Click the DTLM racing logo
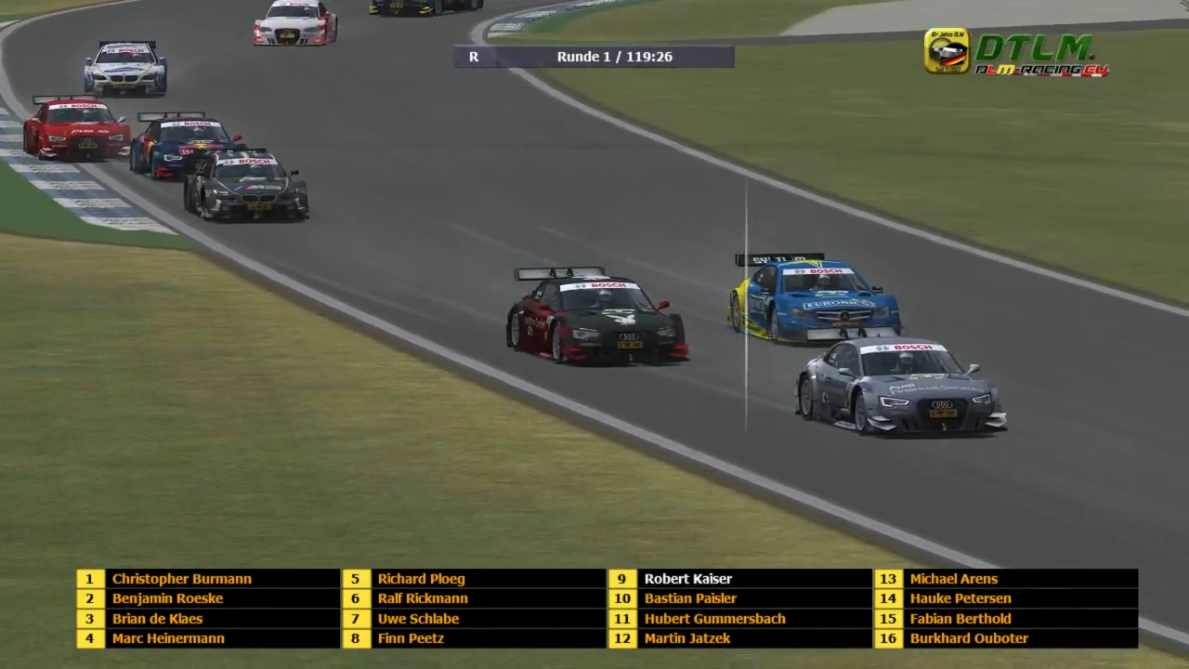 pyautogui.click(x=1016, y=52)
